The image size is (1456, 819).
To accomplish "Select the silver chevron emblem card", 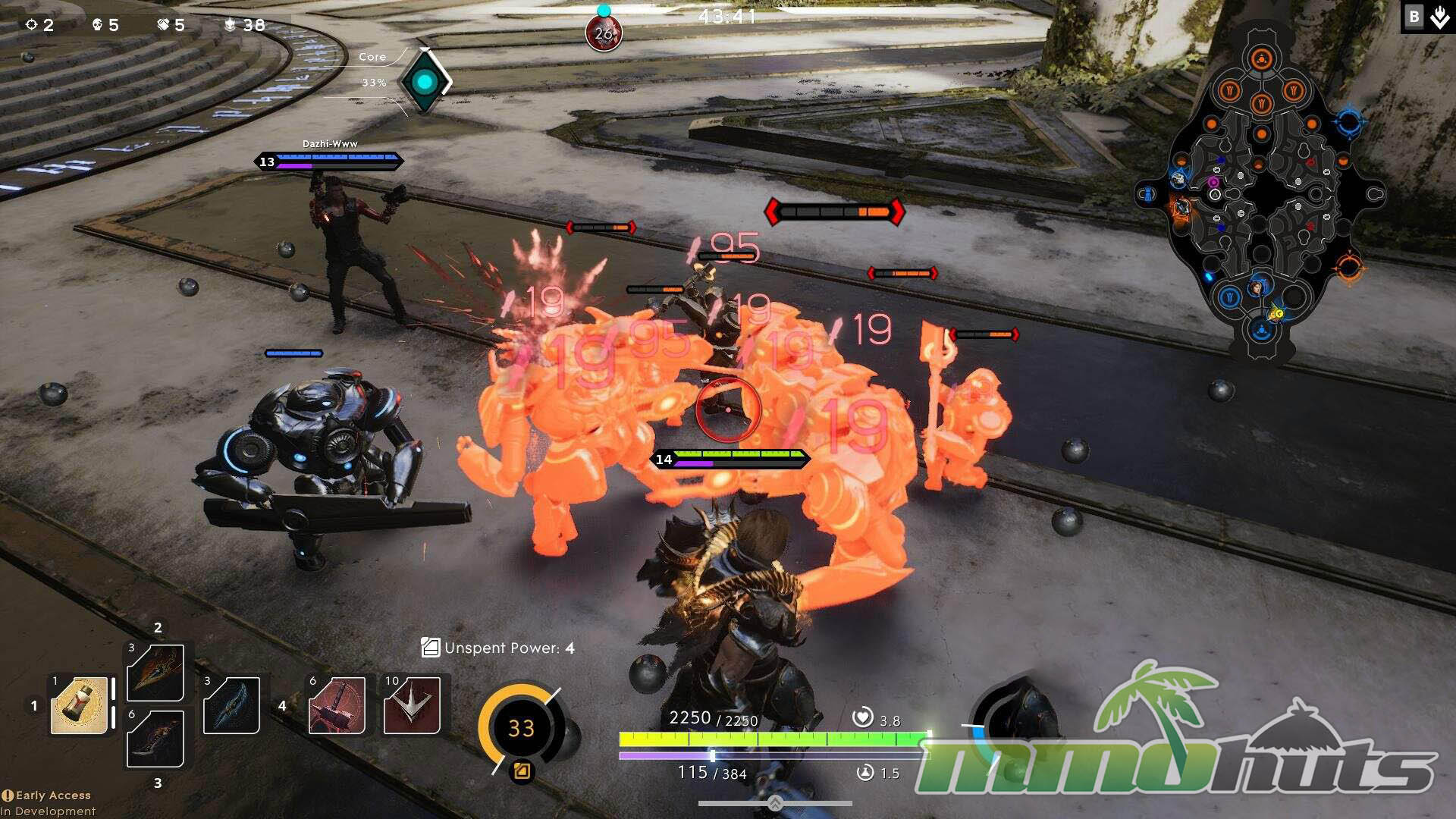I will coord(412,706).
